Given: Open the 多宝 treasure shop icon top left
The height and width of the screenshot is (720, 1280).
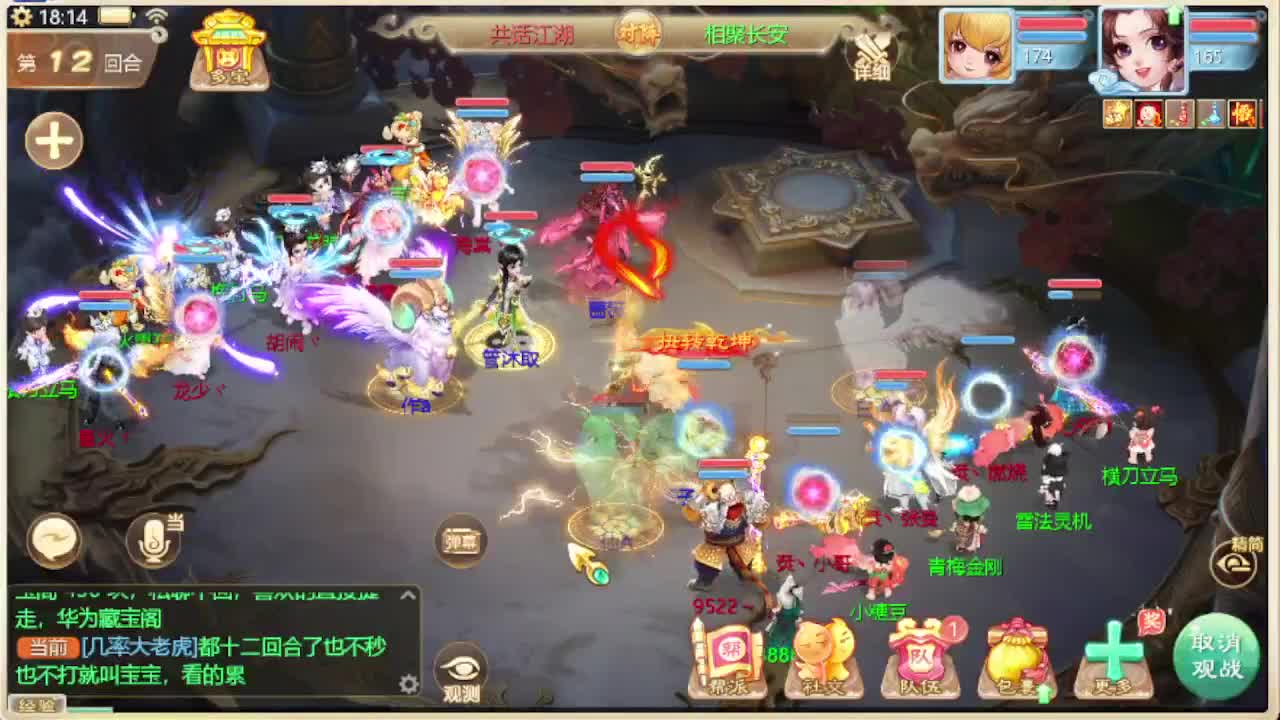Looking at the screenshot, I should [230, 52].
